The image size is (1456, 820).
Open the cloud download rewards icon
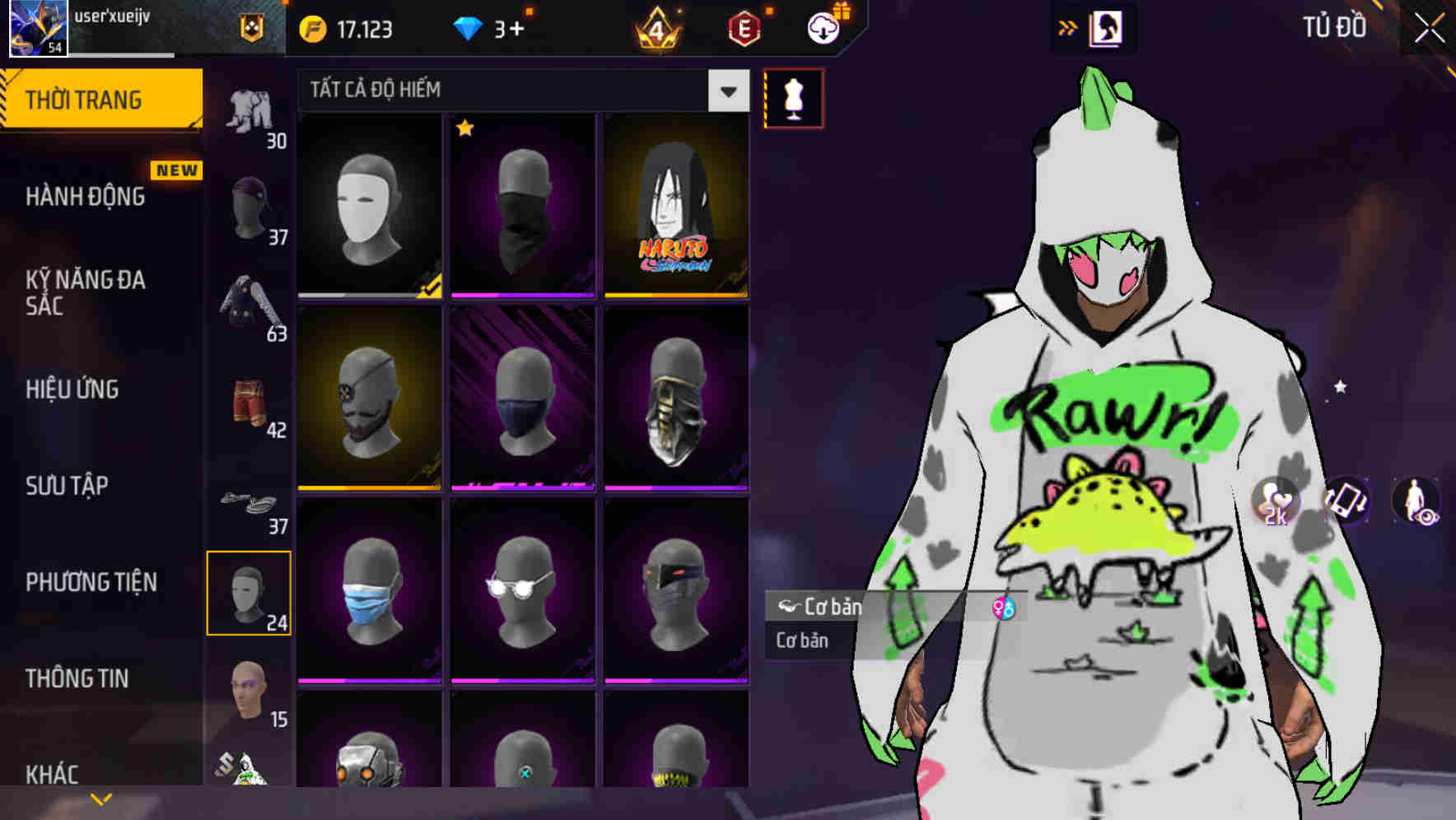tap(824, 27)
